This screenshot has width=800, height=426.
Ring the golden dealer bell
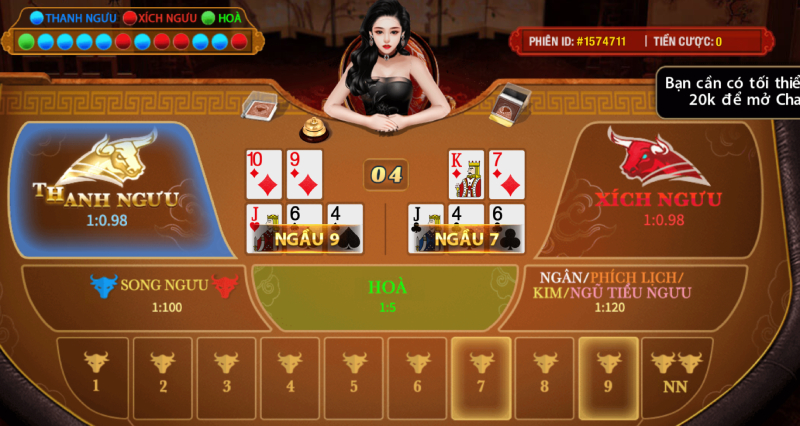[x=315, y=127]
